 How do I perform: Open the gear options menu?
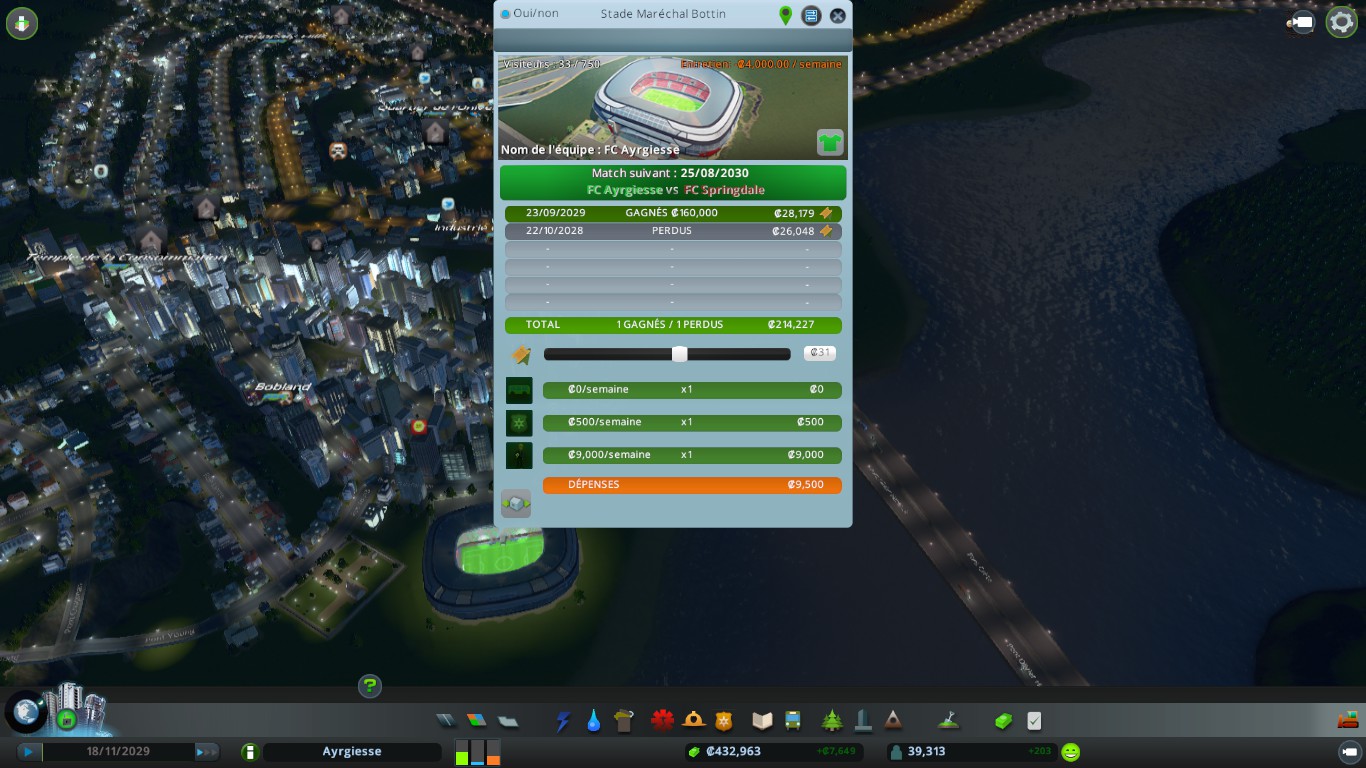(x=1341, y=22)
